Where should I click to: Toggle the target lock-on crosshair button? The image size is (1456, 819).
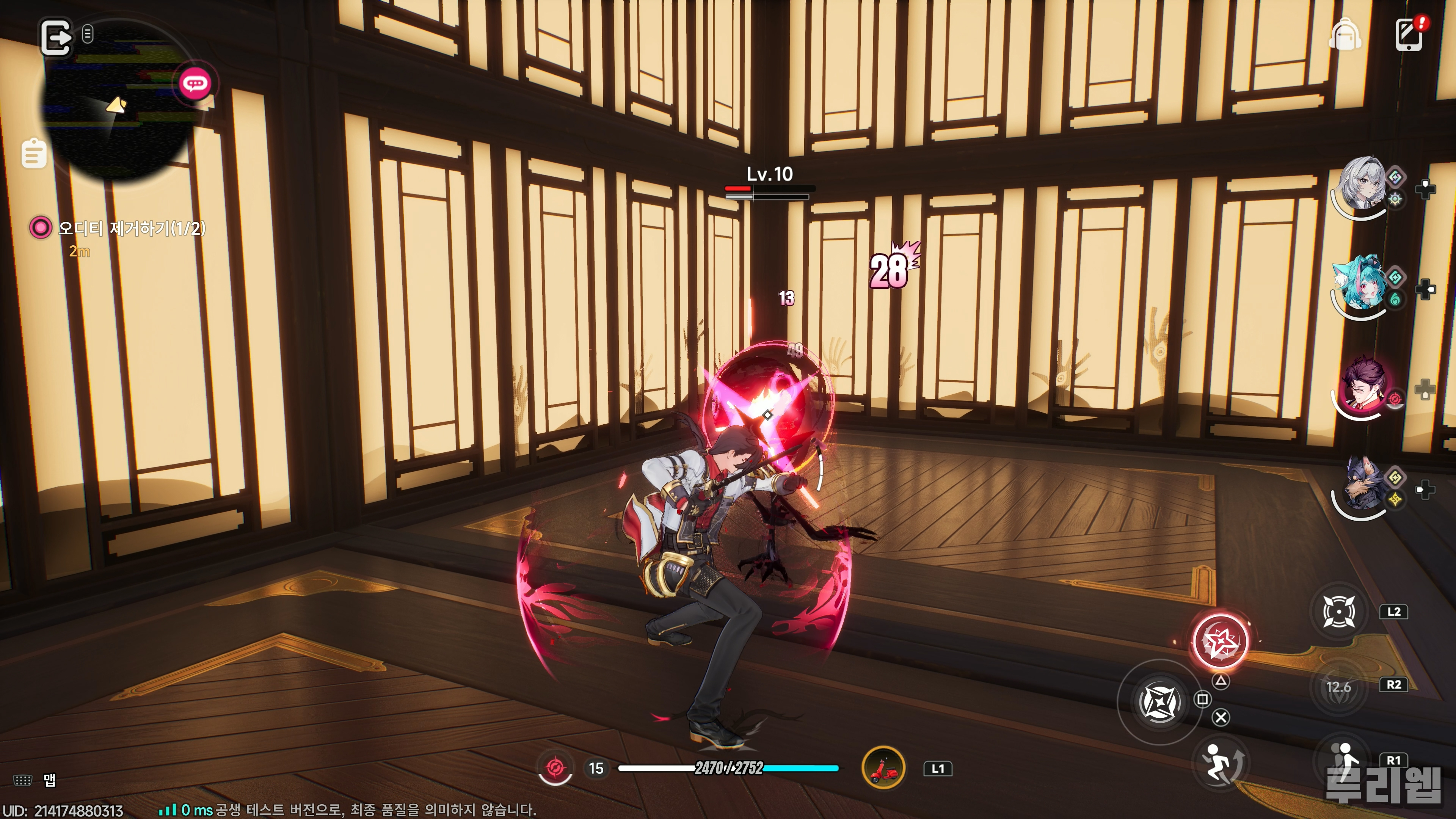(x=1338, y=611)
